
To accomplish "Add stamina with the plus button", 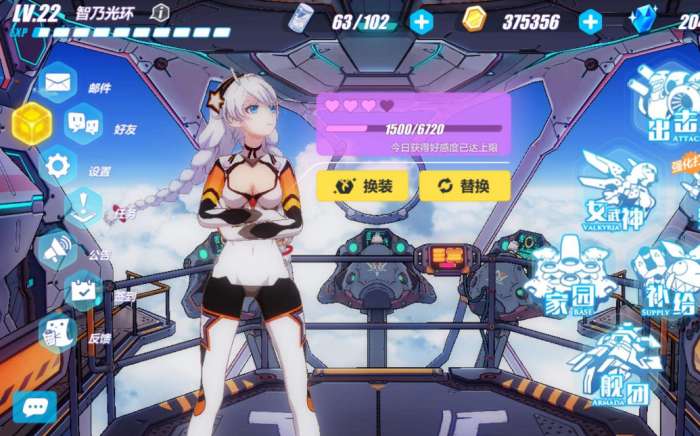I will [x=422, y=21].
